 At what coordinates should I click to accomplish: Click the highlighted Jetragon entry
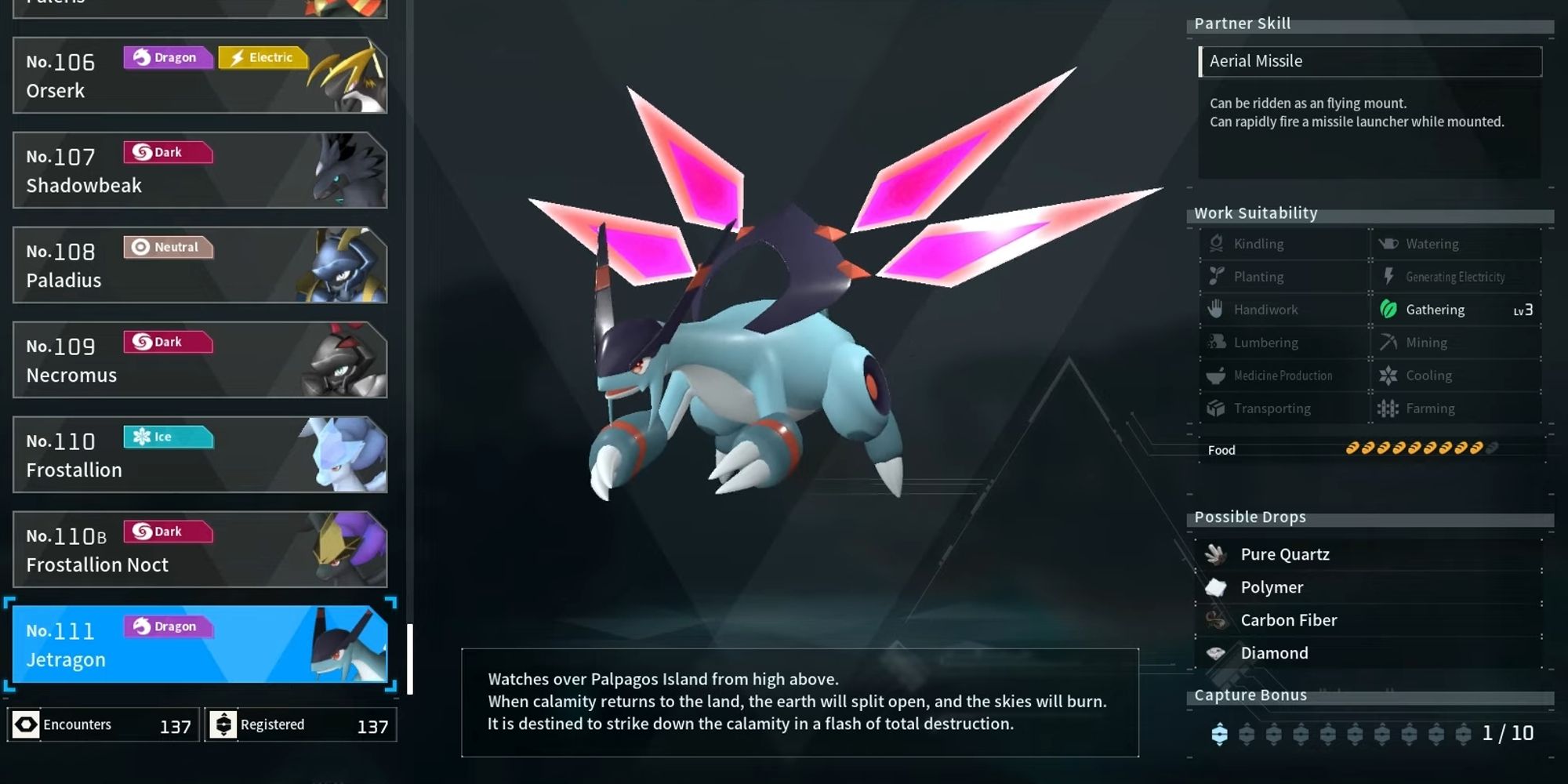click(x=200, y=644)
